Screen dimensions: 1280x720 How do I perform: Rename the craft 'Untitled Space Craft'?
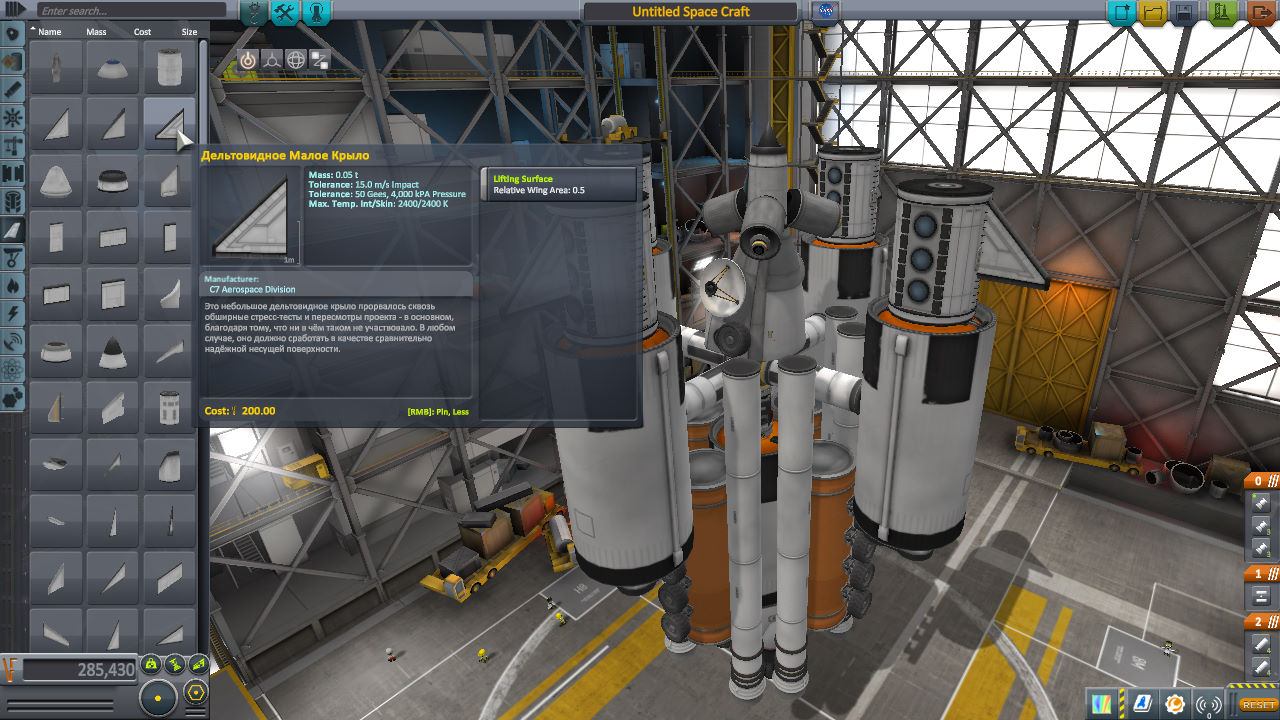click(x=690, y=12)
